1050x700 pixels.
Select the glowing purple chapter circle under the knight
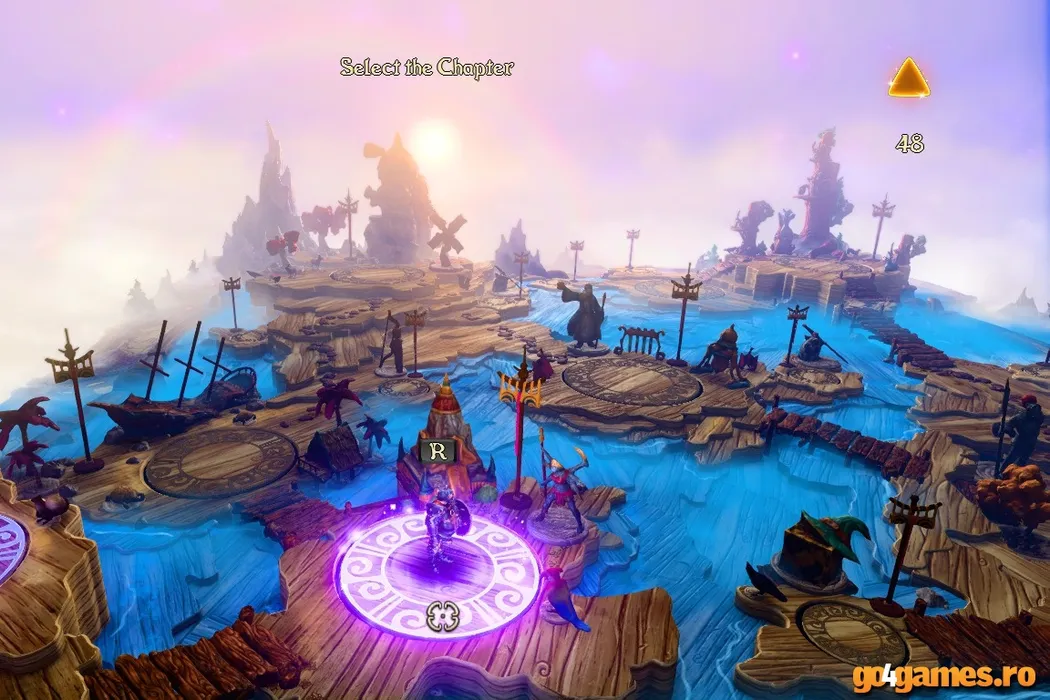pyautogui.click(x=437, y=576)
